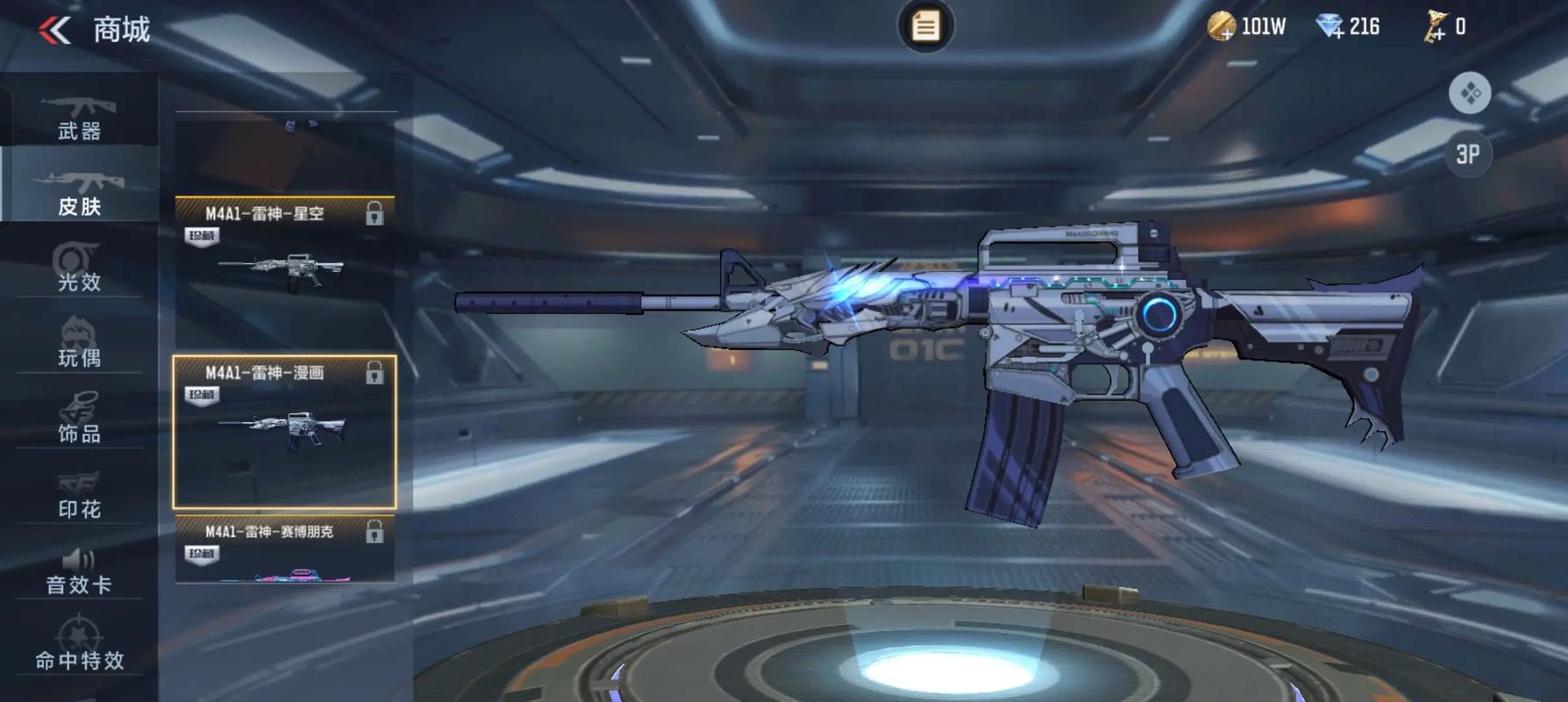Go back using the red arrow

(54, 31)
